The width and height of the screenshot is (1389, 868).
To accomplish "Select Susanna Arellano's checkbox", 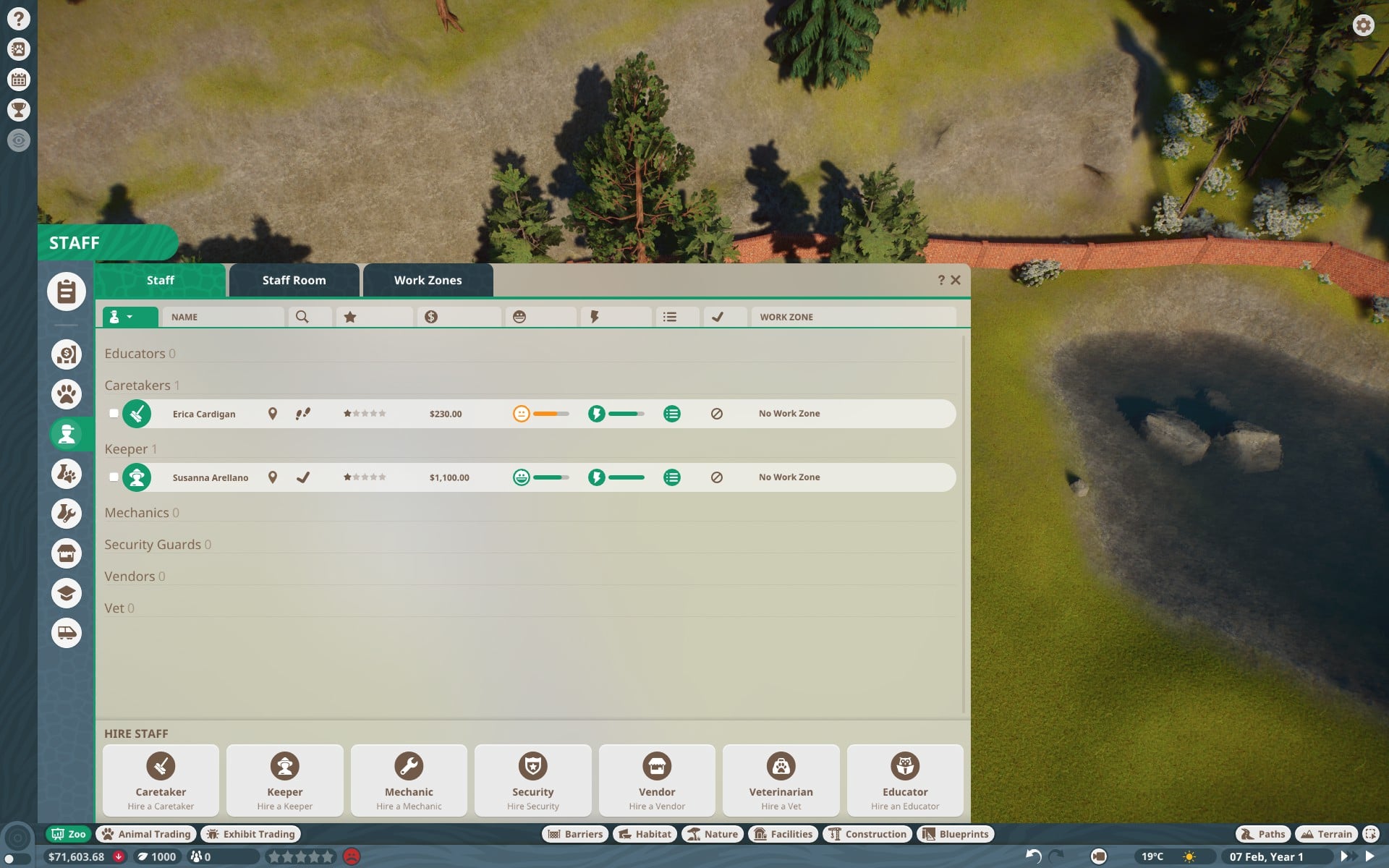I will (x=114, y=477).
